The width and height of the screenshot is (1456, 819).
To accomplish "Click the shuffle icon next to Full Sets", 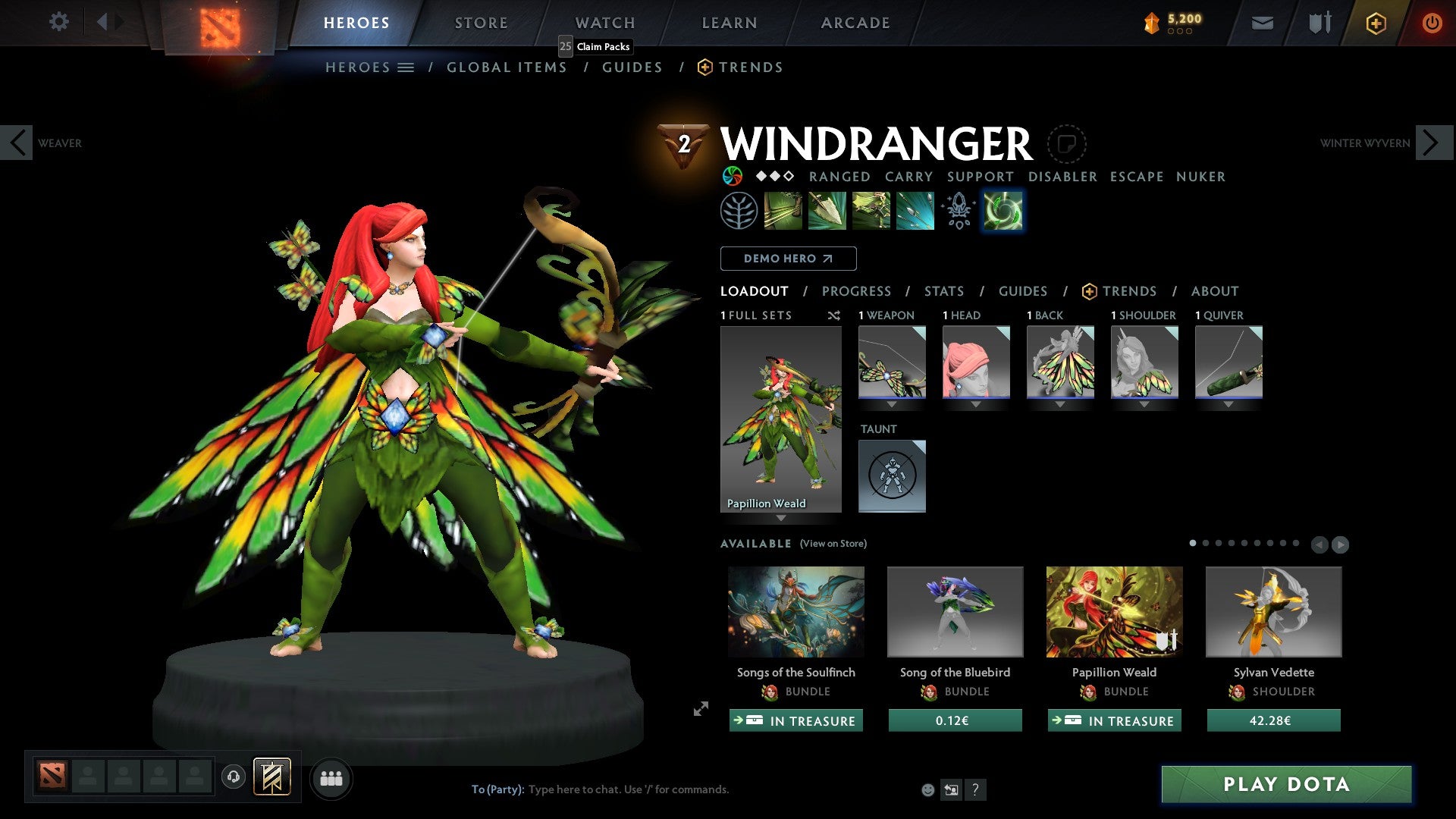I will [834, 315].
